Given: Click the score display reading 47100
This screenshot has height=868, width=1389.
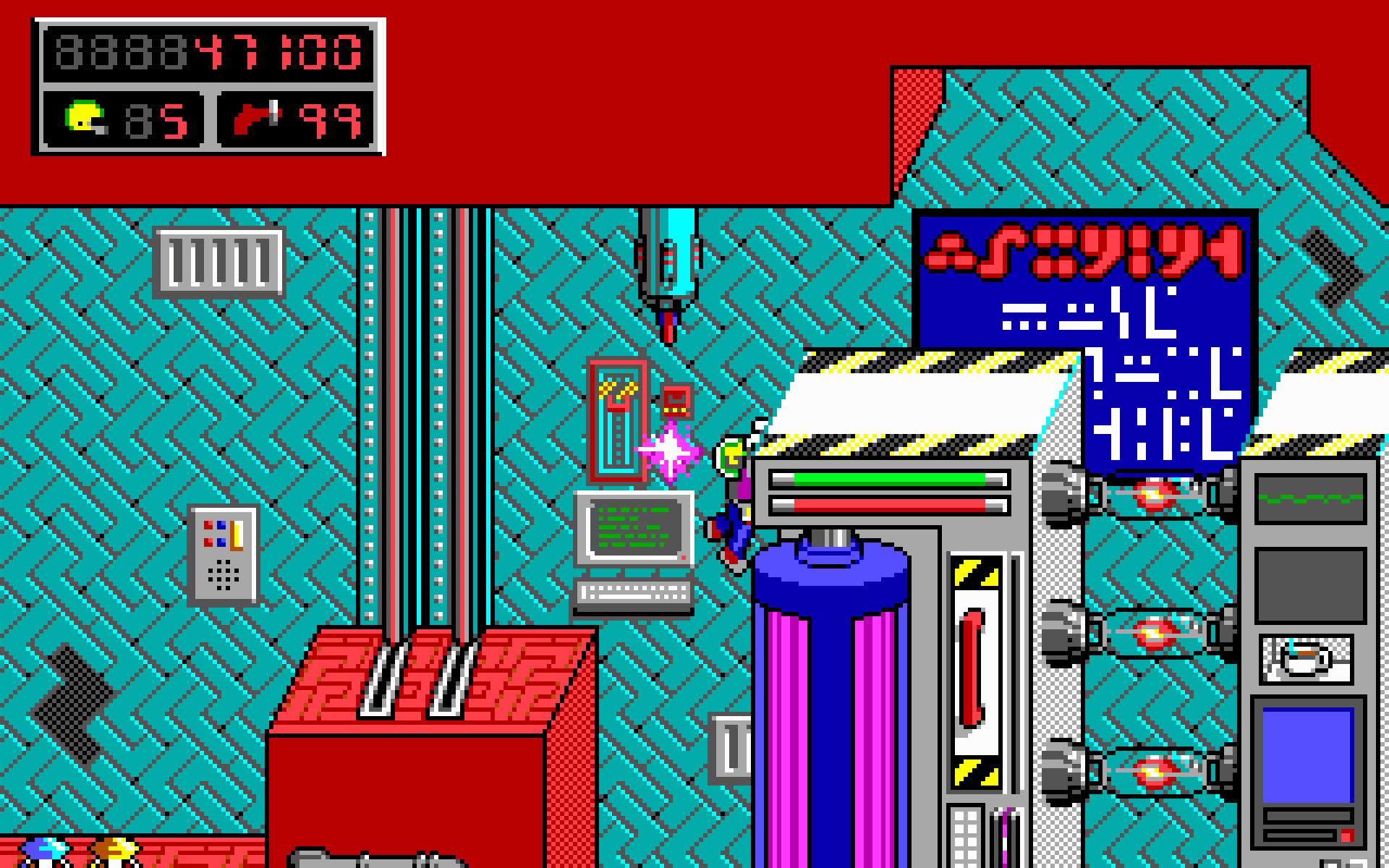Looking at the screenshot, I should coord(277,52).
